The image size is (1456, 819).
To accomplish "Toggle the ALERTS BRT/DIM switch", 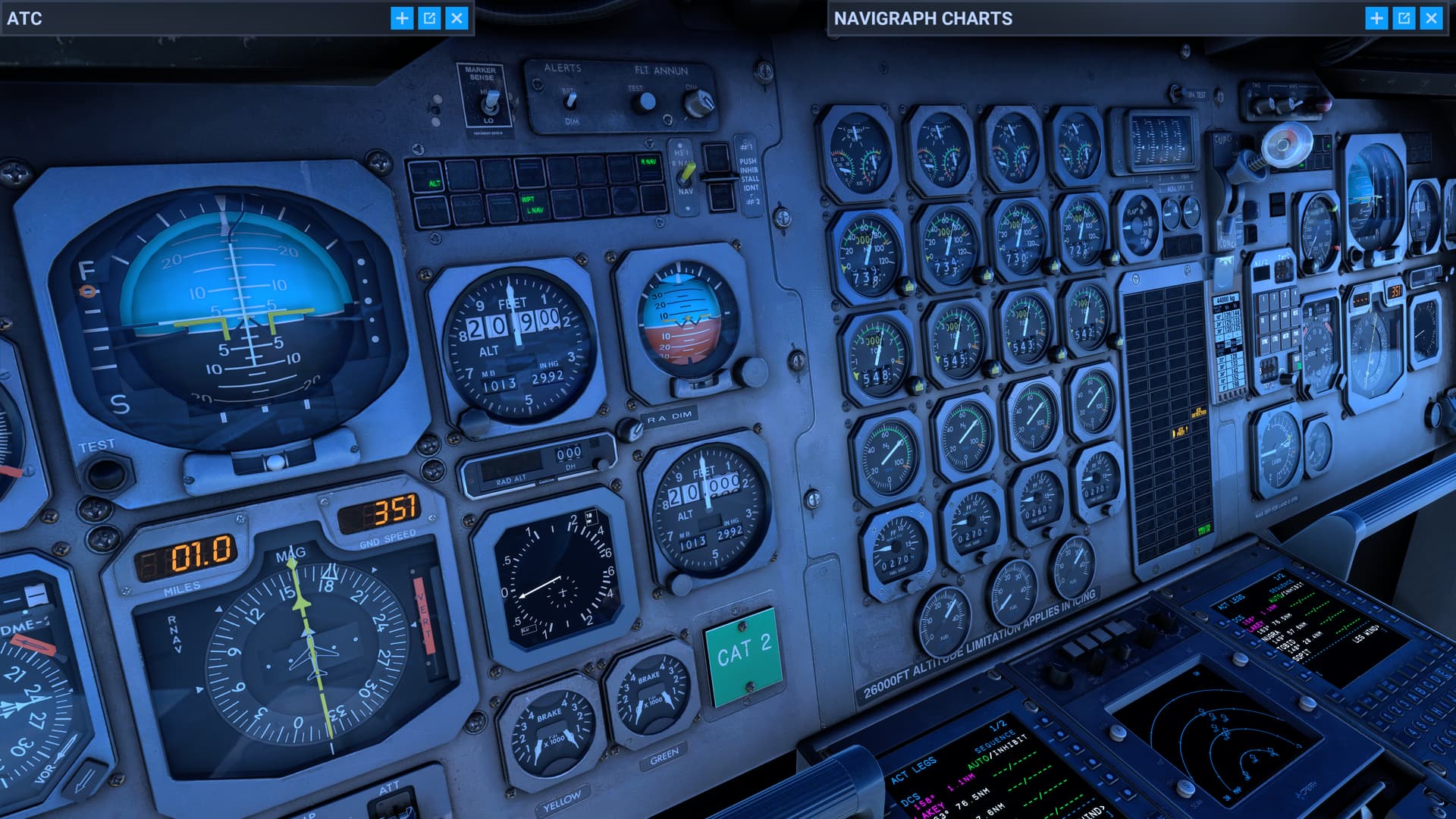I will point(571,101).
